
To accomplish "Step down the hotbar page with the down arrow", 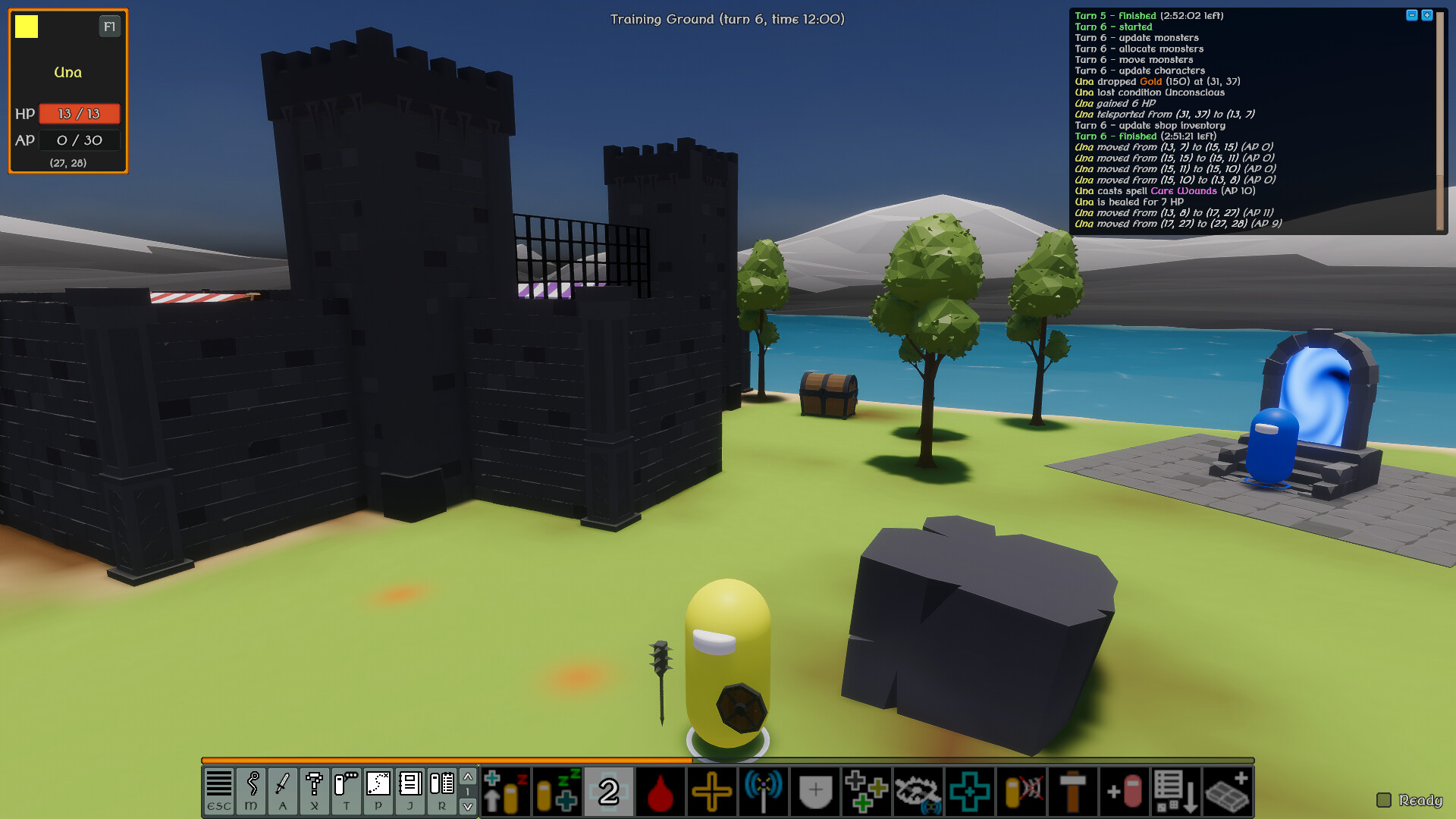I will [468, 805].
